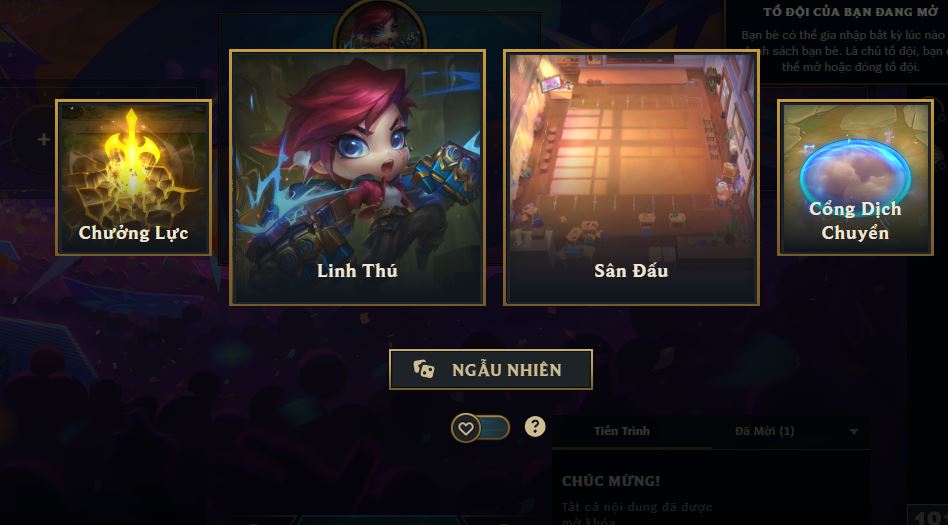The height and width of the screenshot is (525, 948).
Task: Open the question mark help icon
Action: [536, 427]
